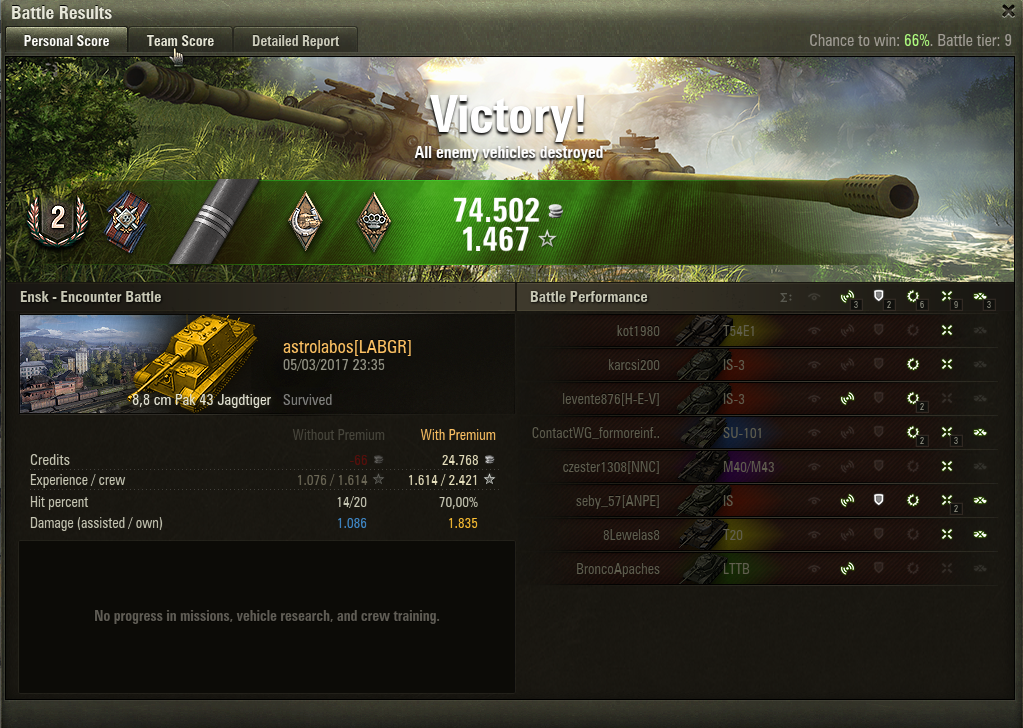Open the Detailed Report tab
This screenshot has width=1023, height=728.
point(295,41)
